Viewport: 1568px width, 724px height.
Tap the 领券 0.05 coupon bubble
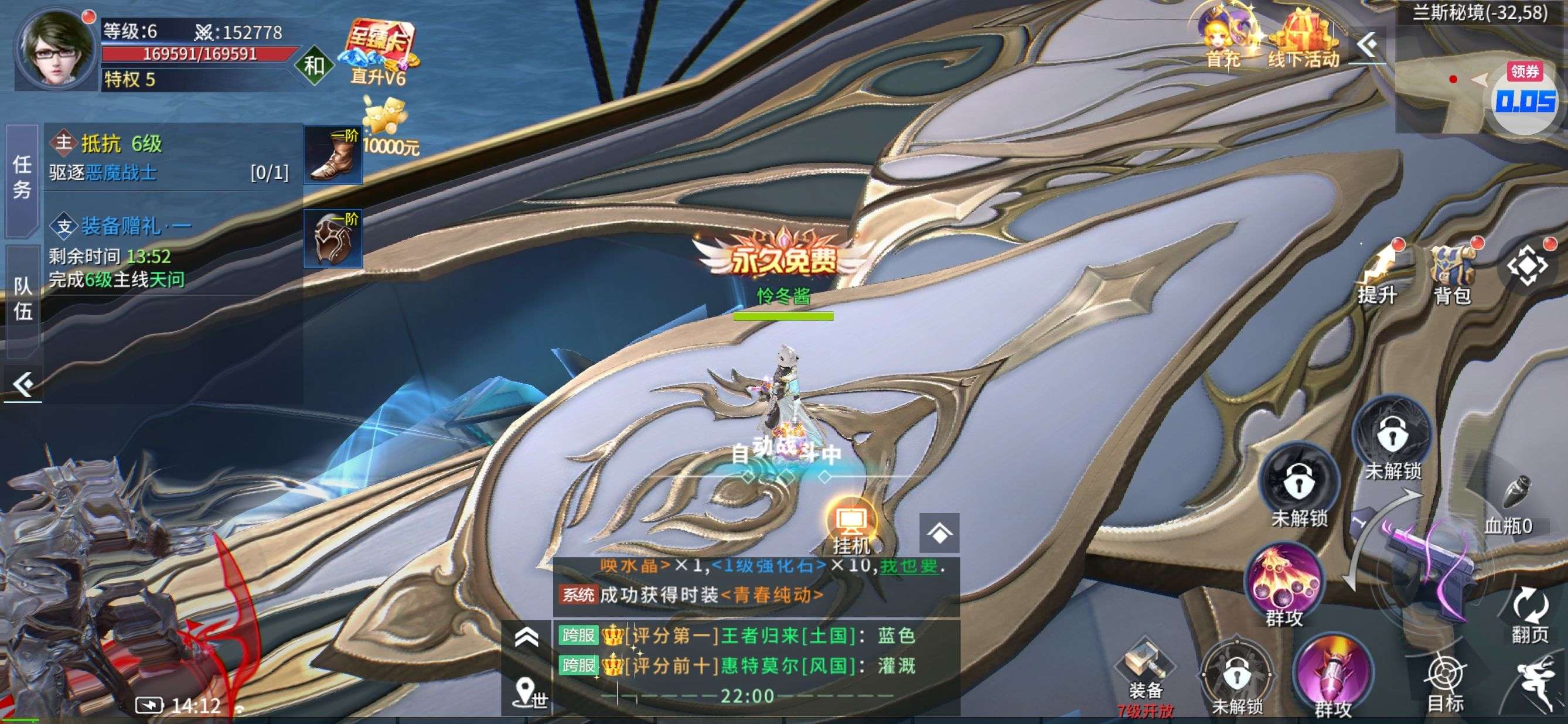(x=1525, y=98)
